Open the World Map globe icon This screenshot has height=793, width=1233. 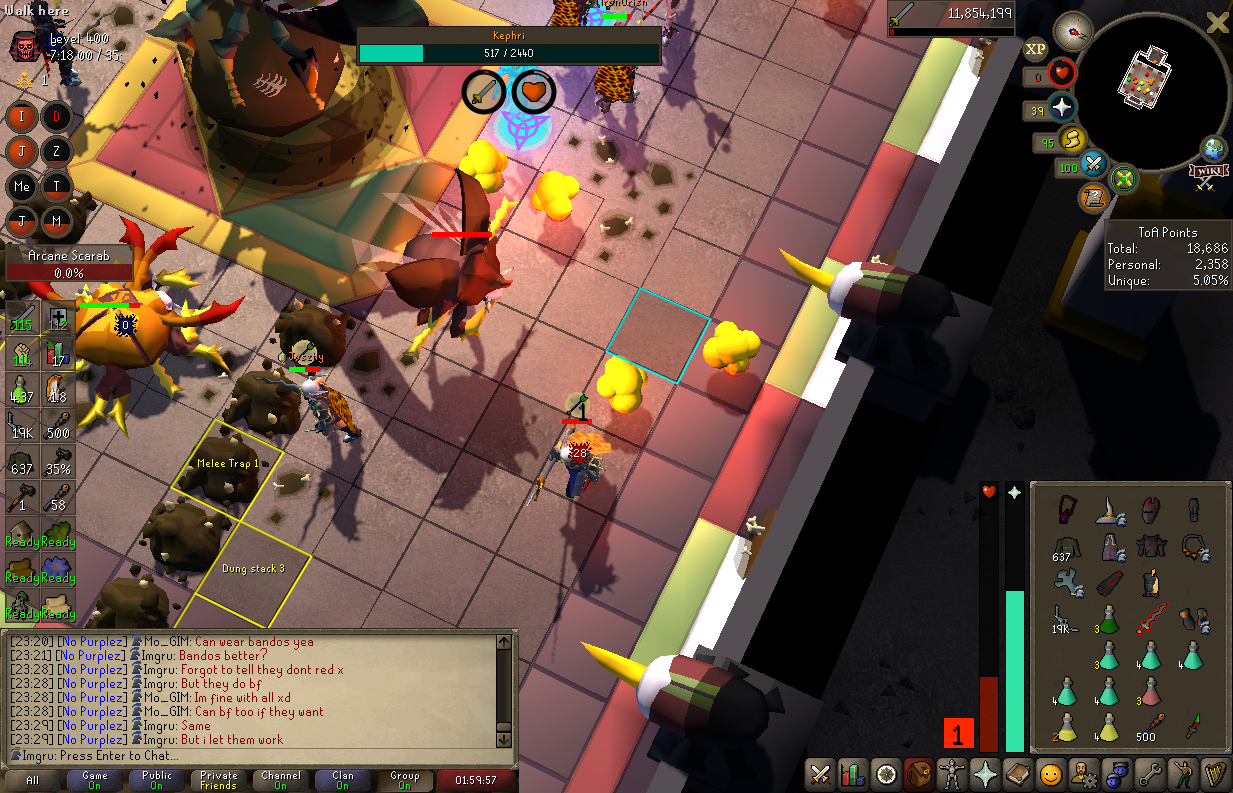click(1214, 149)
